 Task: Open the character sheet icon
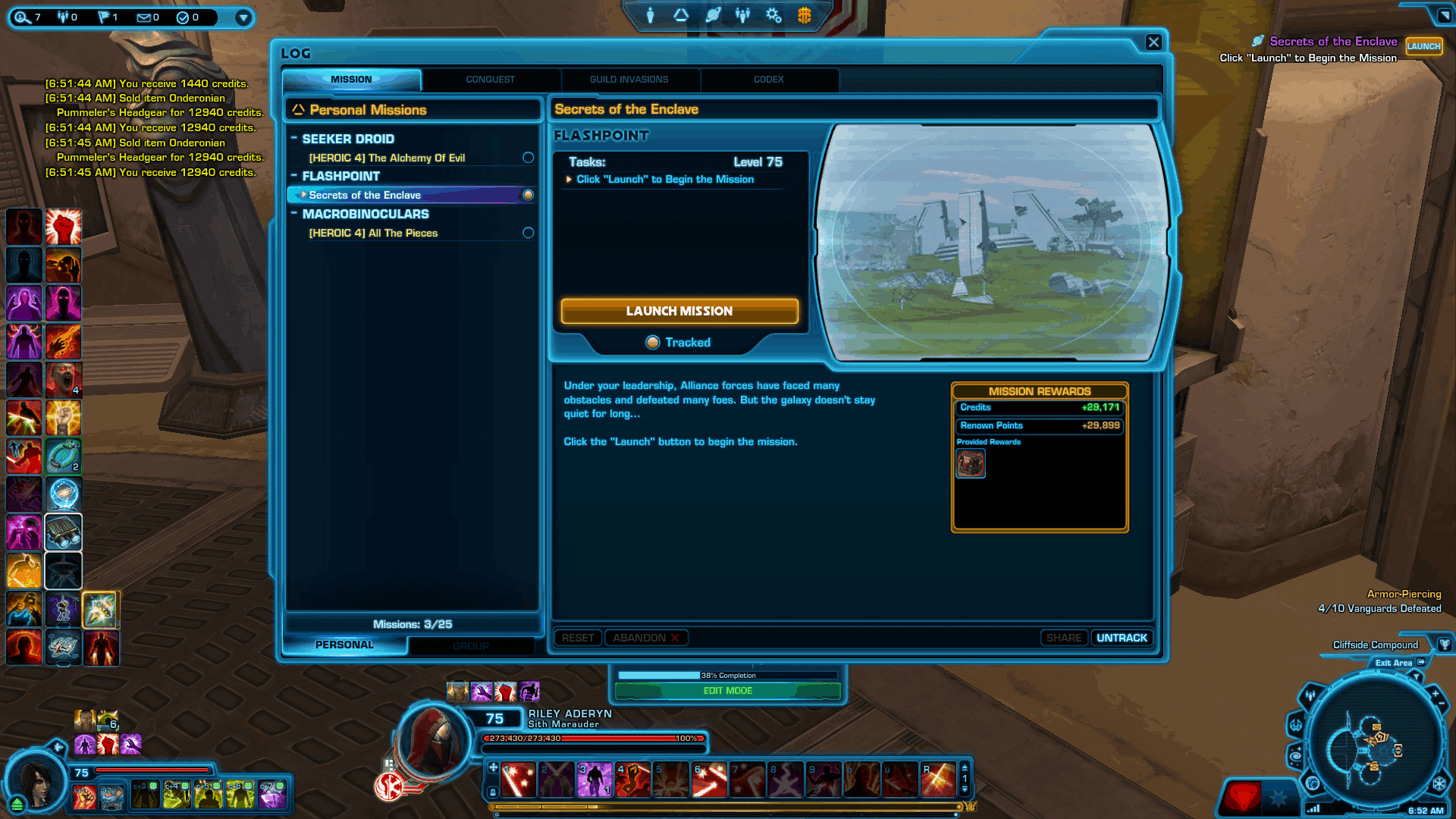point(650,15)
